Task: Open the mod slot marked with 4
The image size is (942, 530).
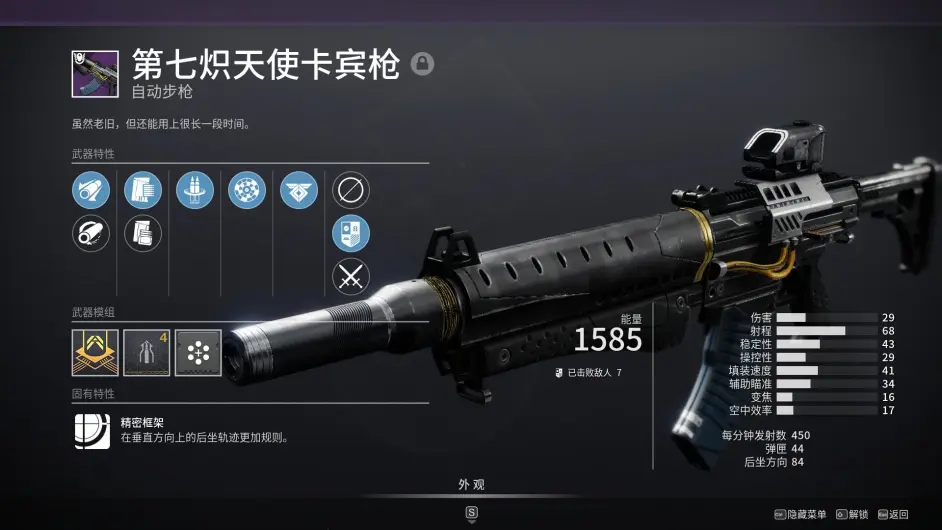Action: [x=146, y=353]
